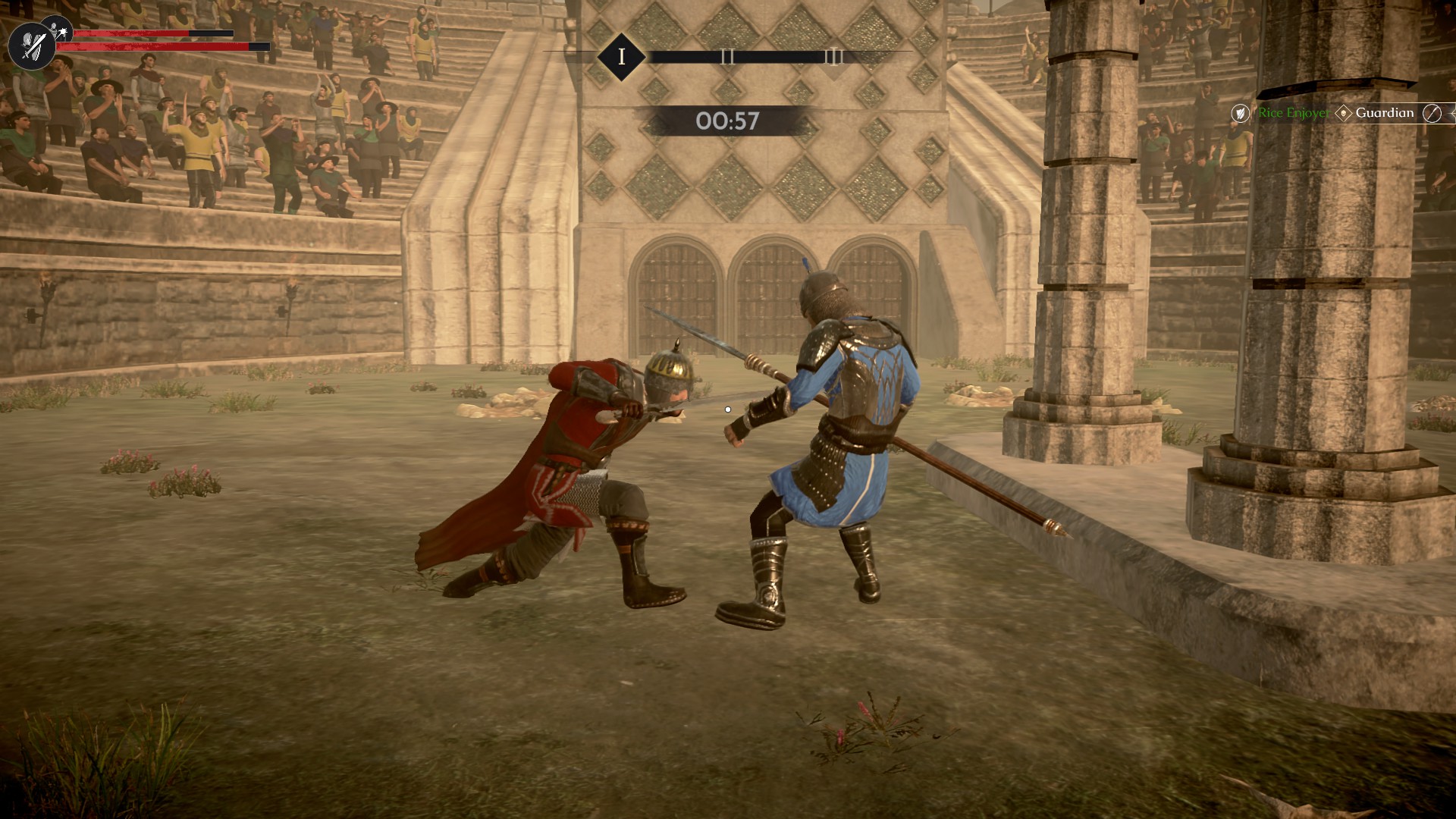
Task: Click the Guardian name in kill feed
Action: pyautogui.click(x=1384, y=113)
